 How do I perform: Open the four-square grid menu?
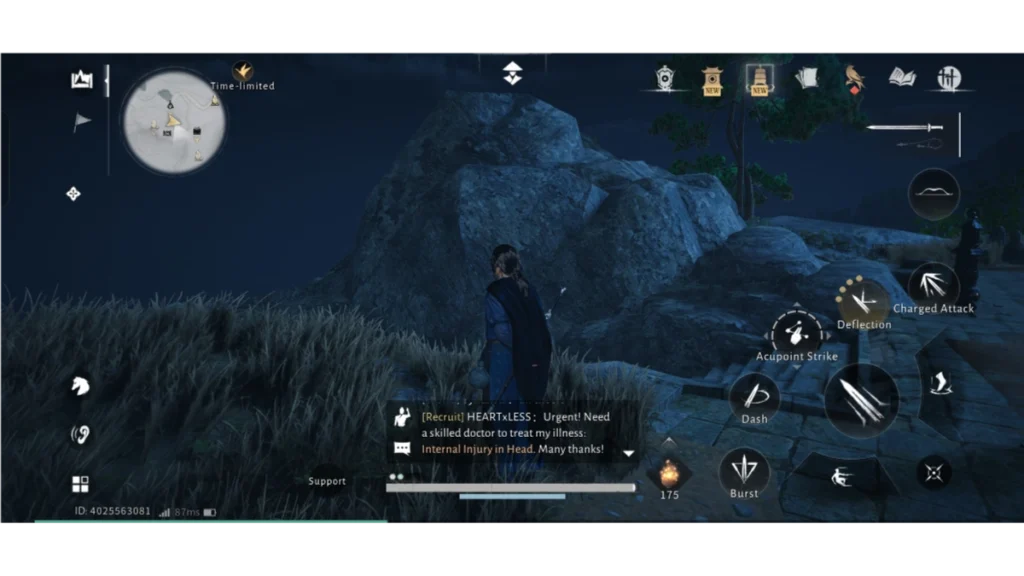coord(80,484)
